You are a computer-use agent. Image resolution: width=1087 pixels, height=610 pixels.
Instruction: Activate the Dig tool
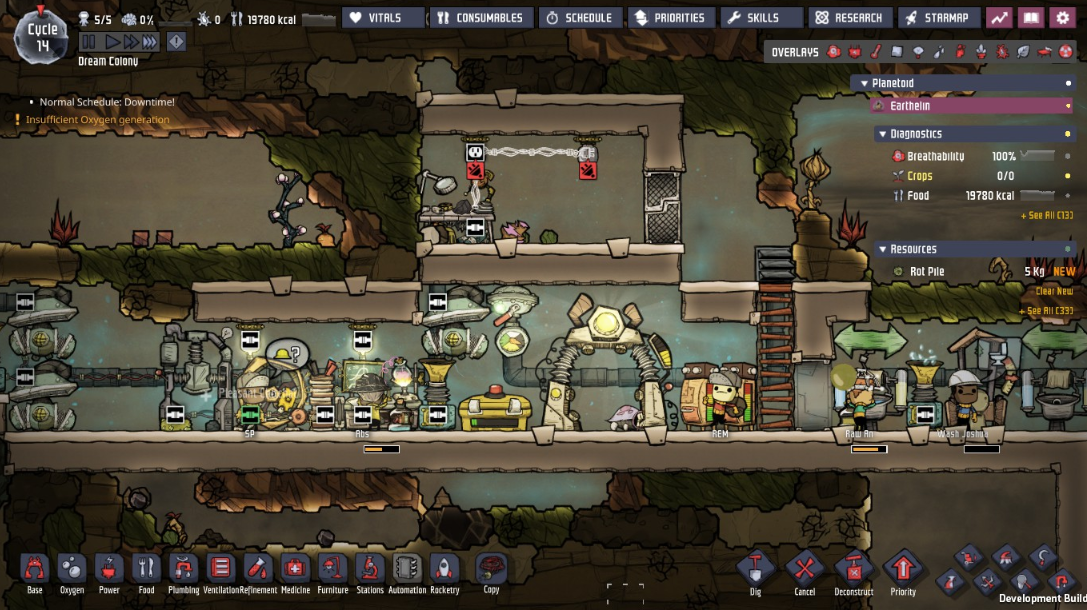coord(755,571)
